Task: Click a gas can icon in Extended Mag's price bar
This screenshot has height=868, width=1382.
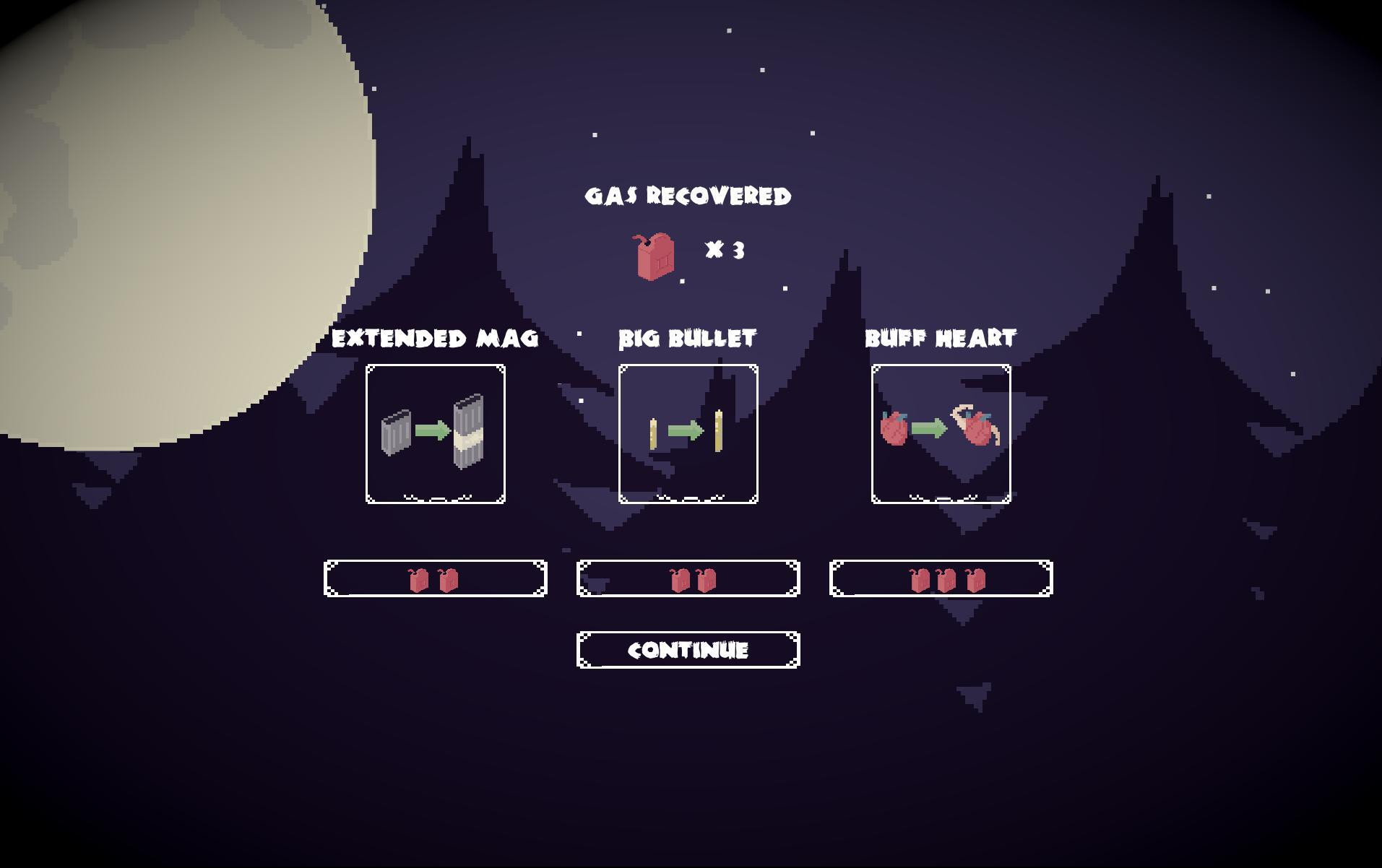Action: [x=418, y=579]
